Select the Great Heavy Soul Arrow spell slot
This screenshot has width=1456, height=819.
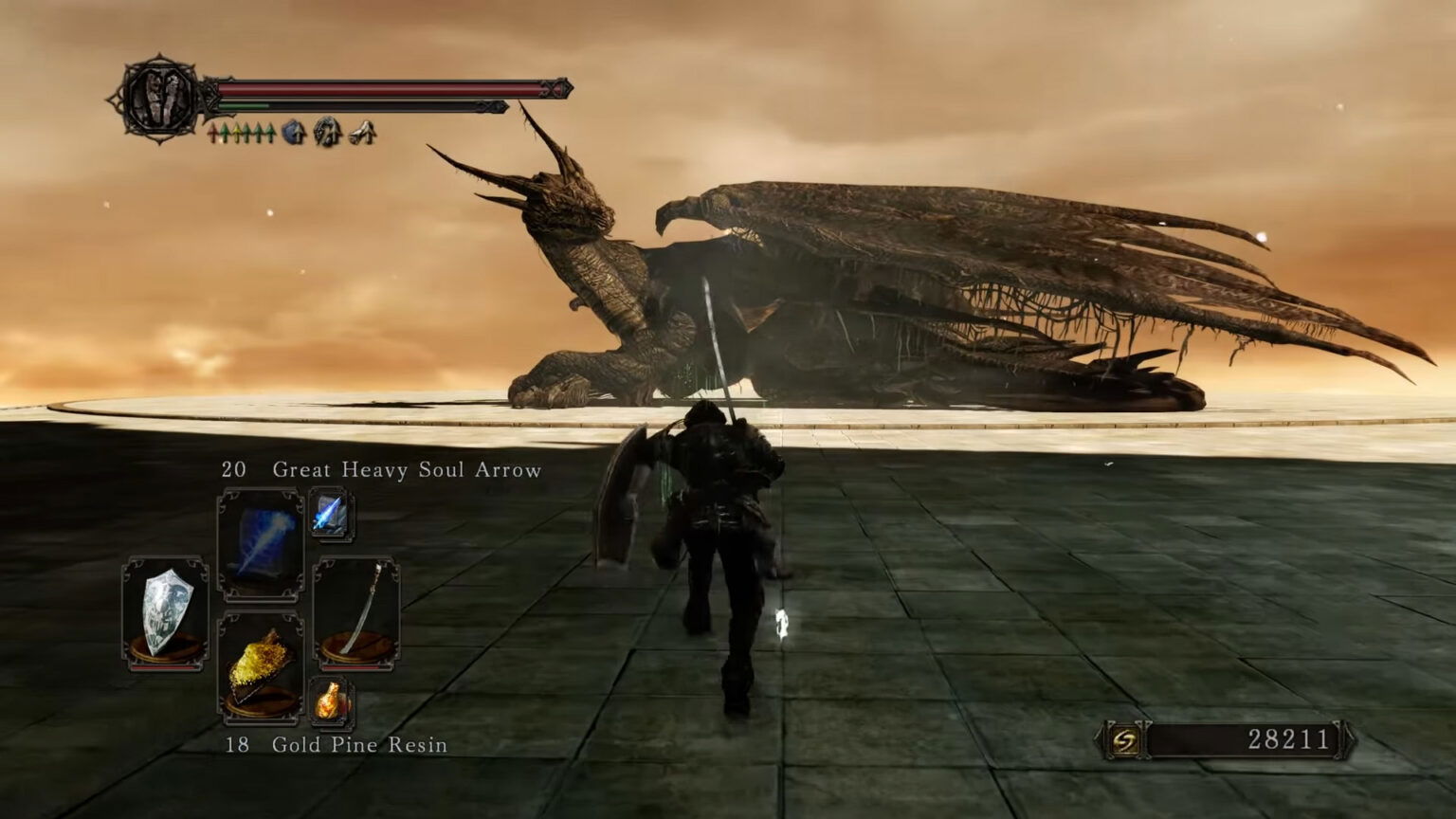coord(263,544)
